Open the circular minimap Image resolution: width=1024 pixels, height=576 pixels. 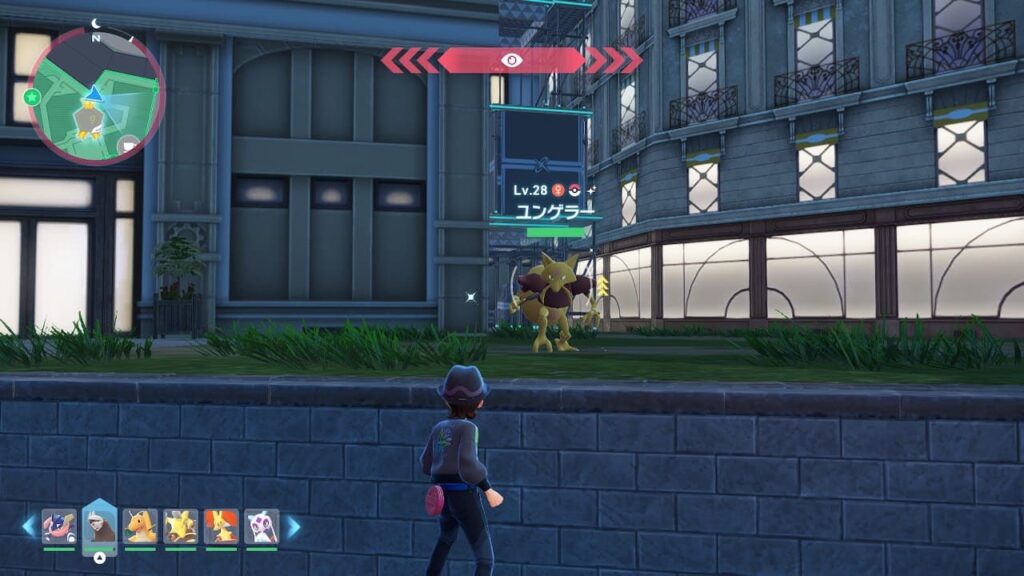(96, 96)
